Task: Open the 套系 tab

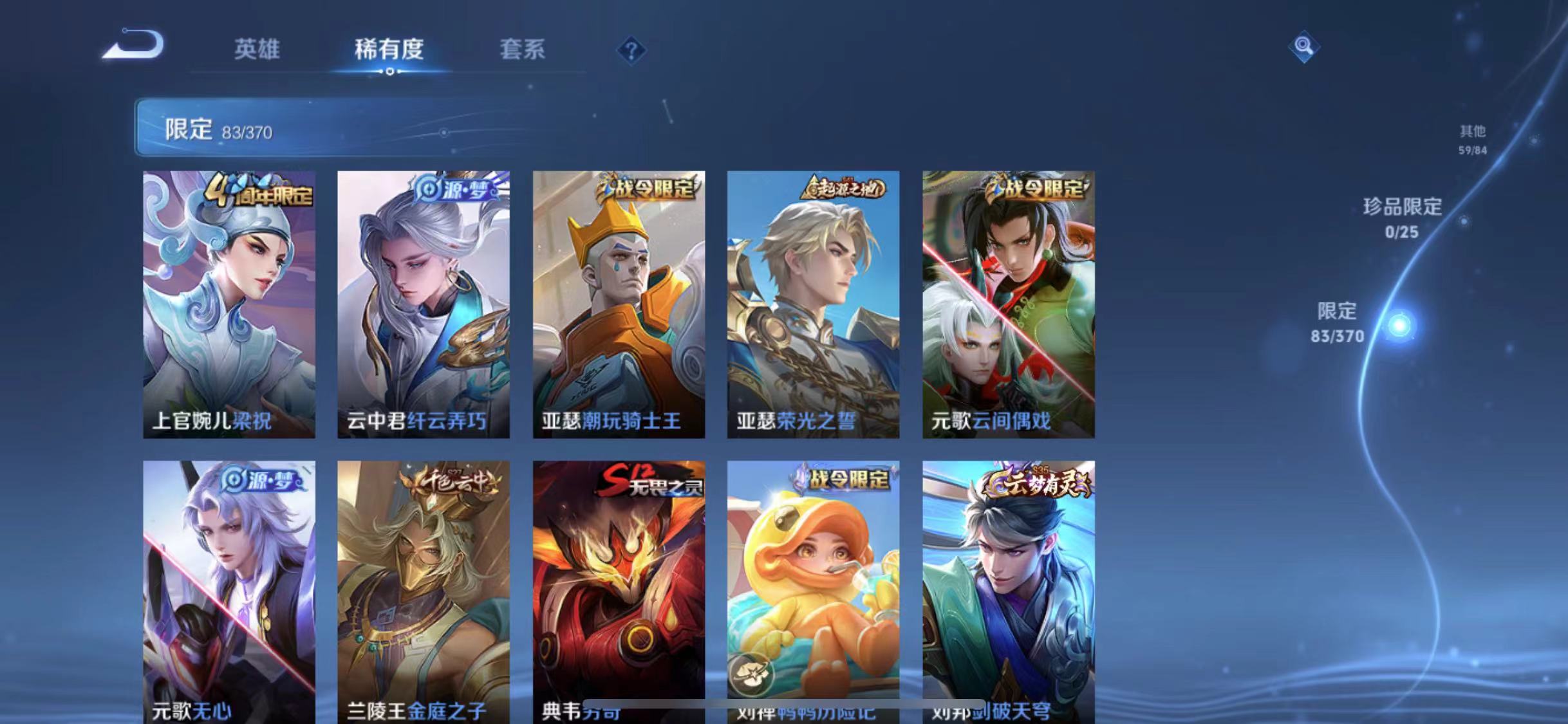Action: 523,50
